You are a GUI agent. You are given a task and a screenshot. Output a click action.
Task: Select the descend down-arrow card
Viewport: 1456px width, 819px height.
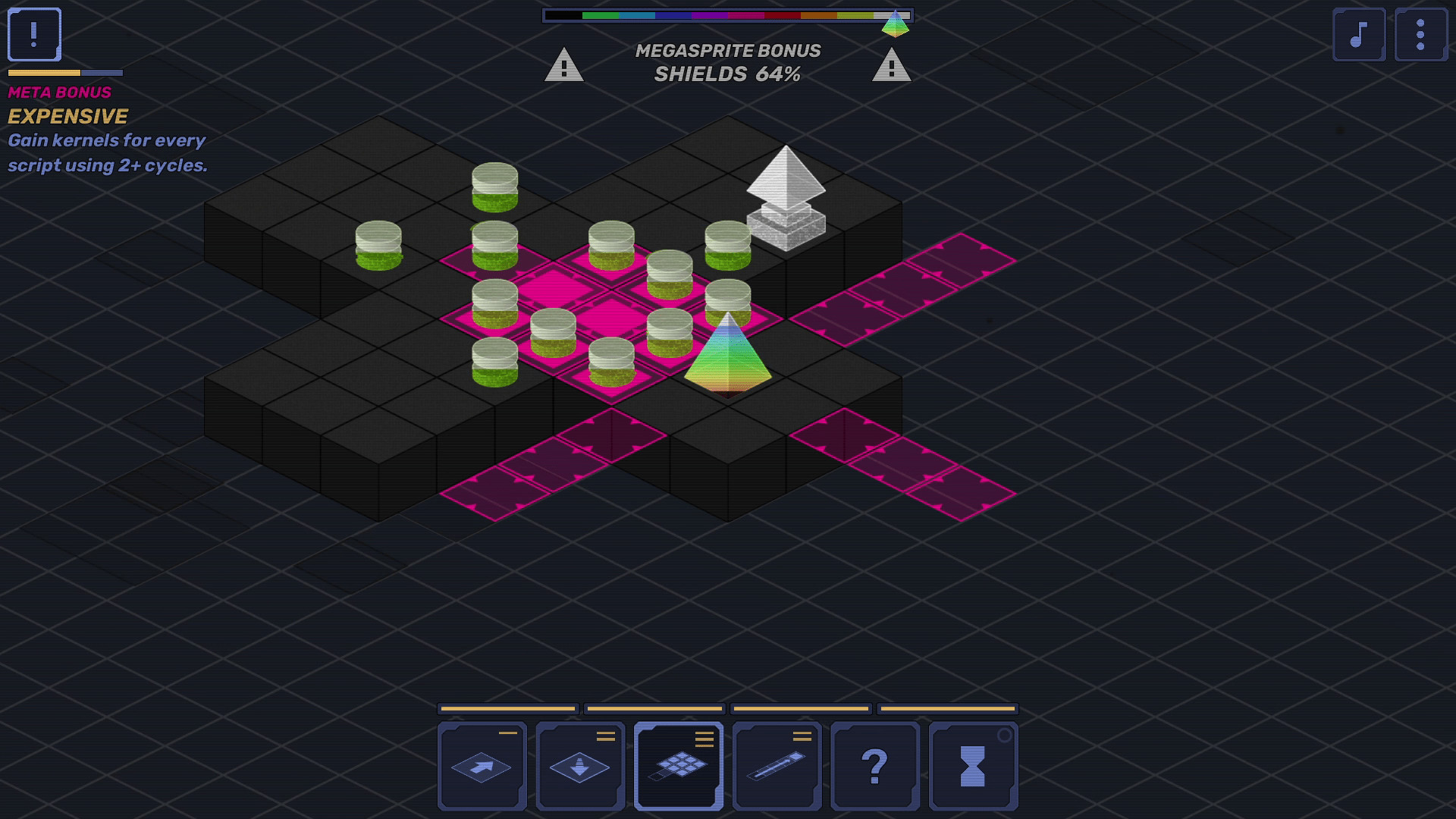[x=579, y=766]
